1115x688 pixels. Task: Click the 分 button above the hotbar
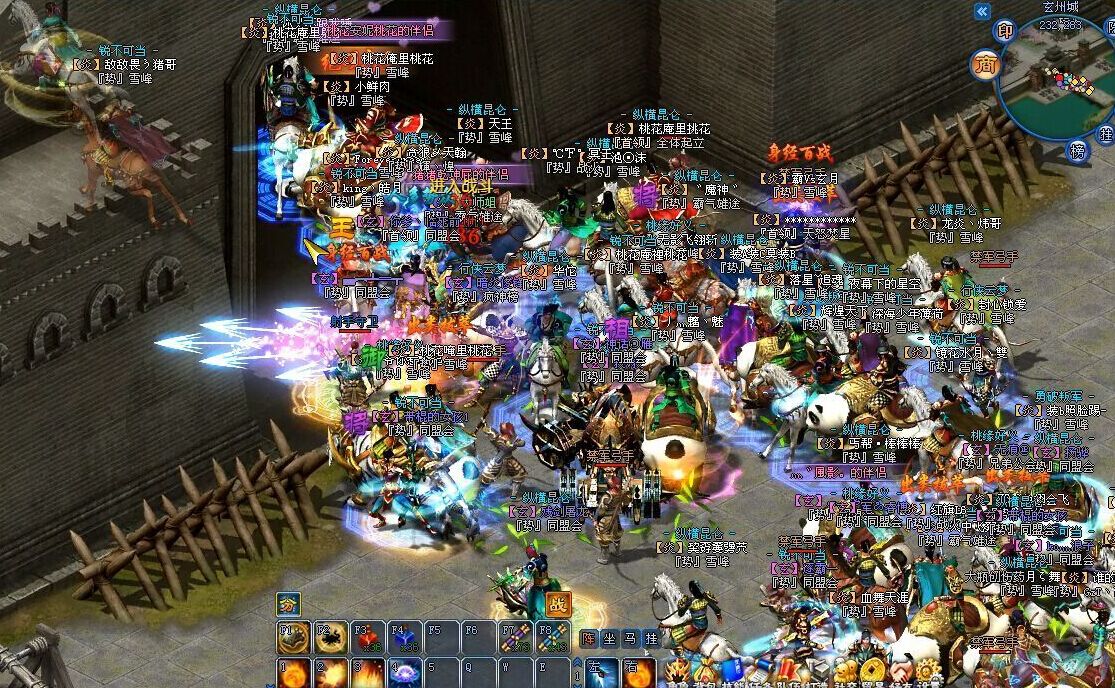click(288, 603)
